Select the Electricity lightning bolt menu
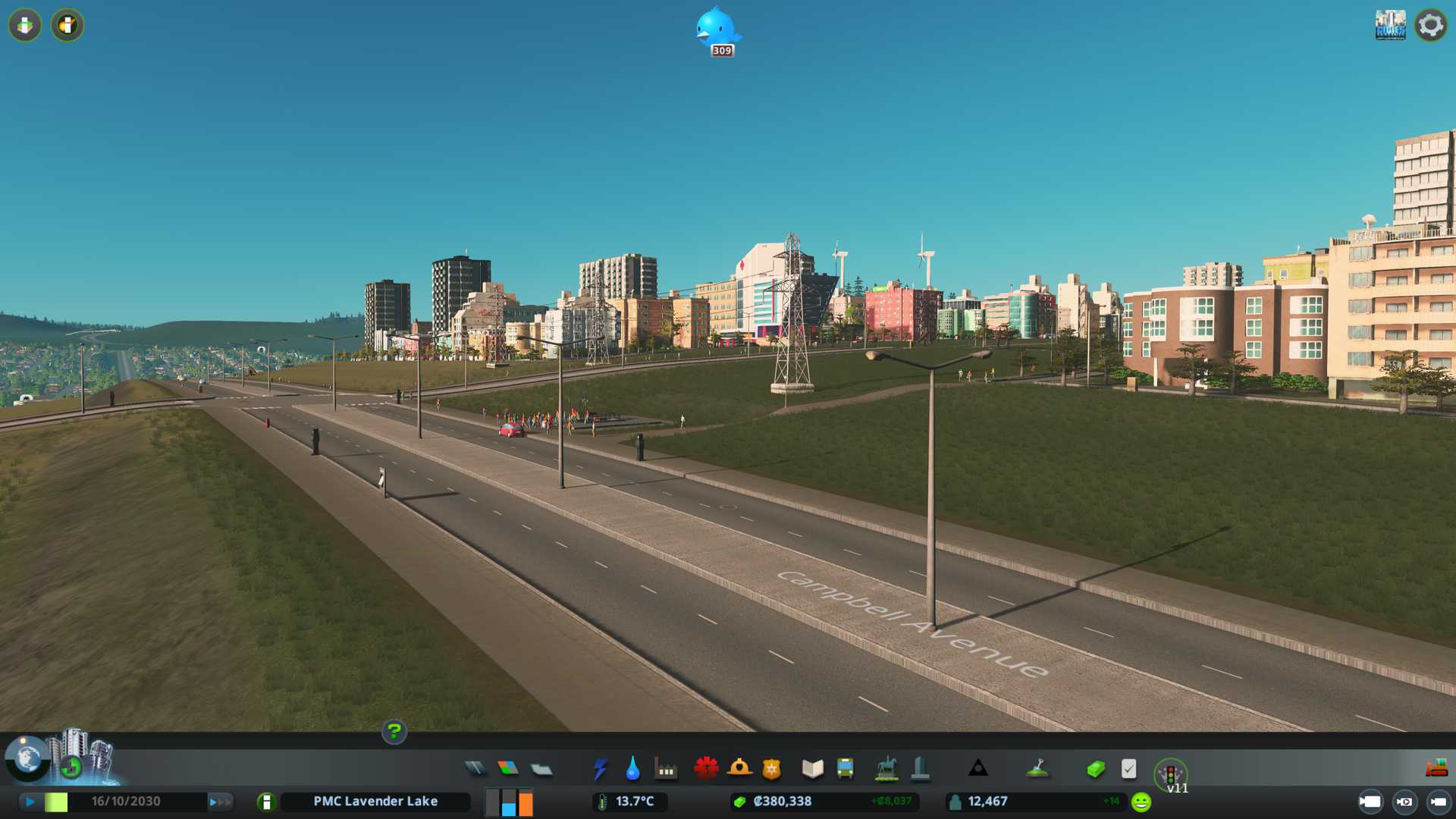Viewport: 1456px width, 819px height. (x=600, y=769)
